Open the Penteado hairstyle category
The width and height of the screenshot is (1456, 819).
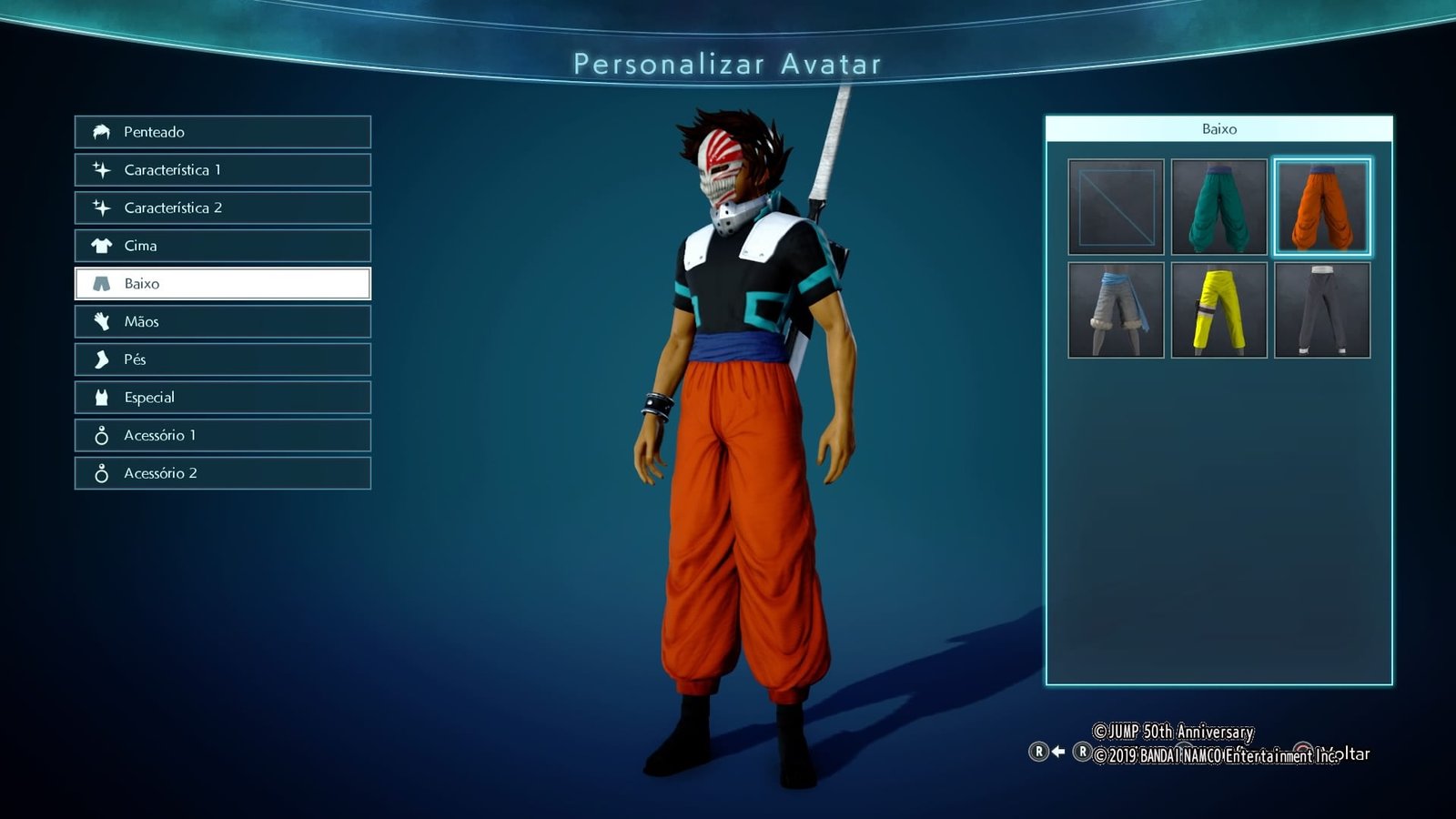pos(223,132)
